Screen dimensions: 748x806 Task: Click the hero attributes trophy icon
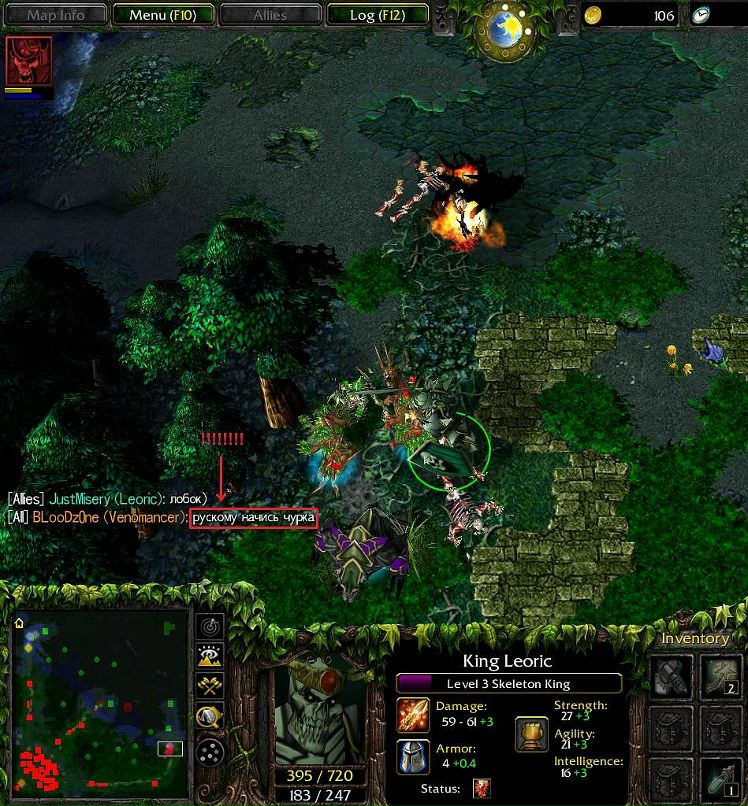point(531,735)
